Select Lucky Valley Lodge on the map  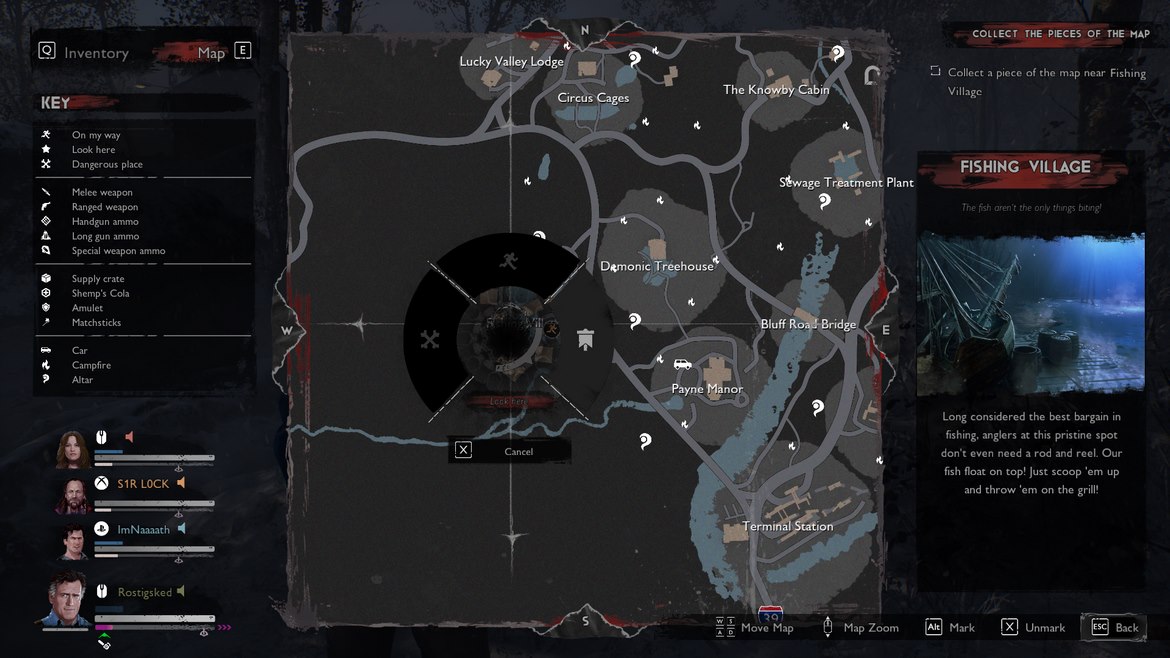(x=511, y=62)
